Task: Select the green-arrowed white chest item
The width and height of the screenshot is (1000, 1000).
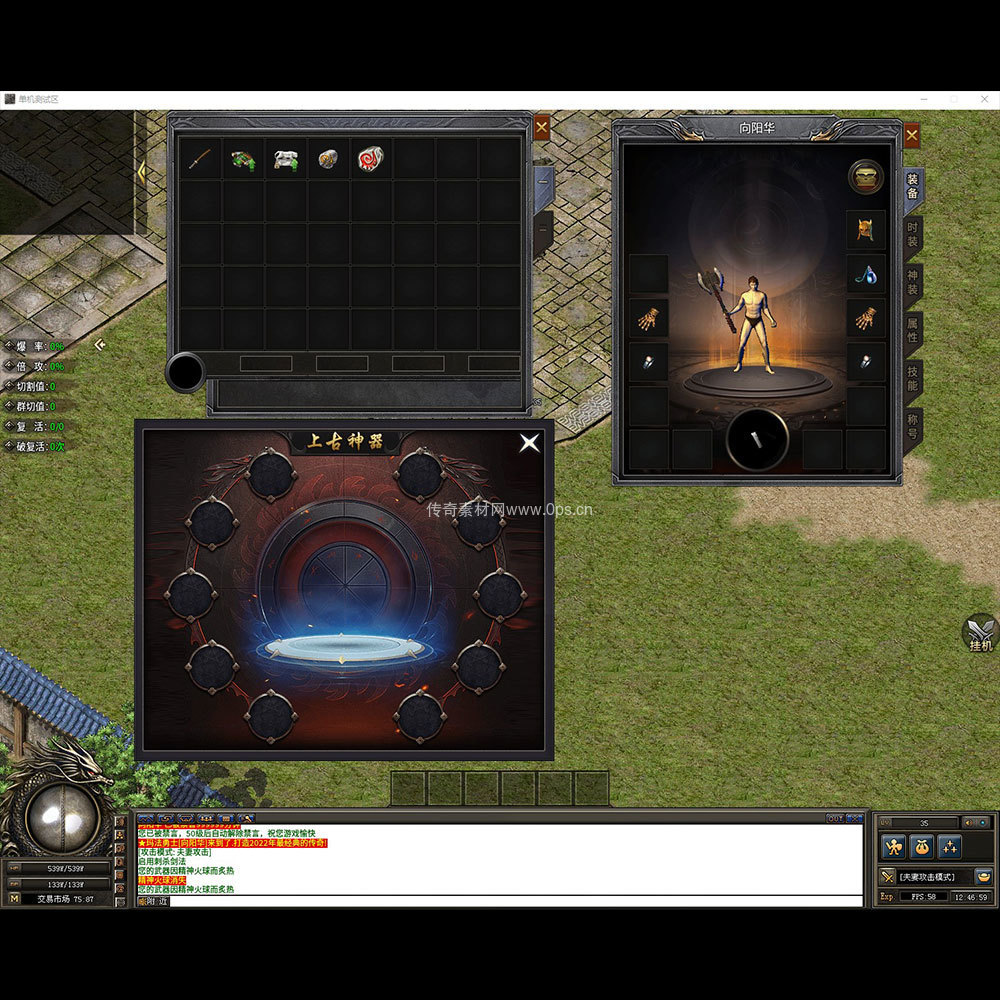Action: pyautogui.click(x=286, y=159)
